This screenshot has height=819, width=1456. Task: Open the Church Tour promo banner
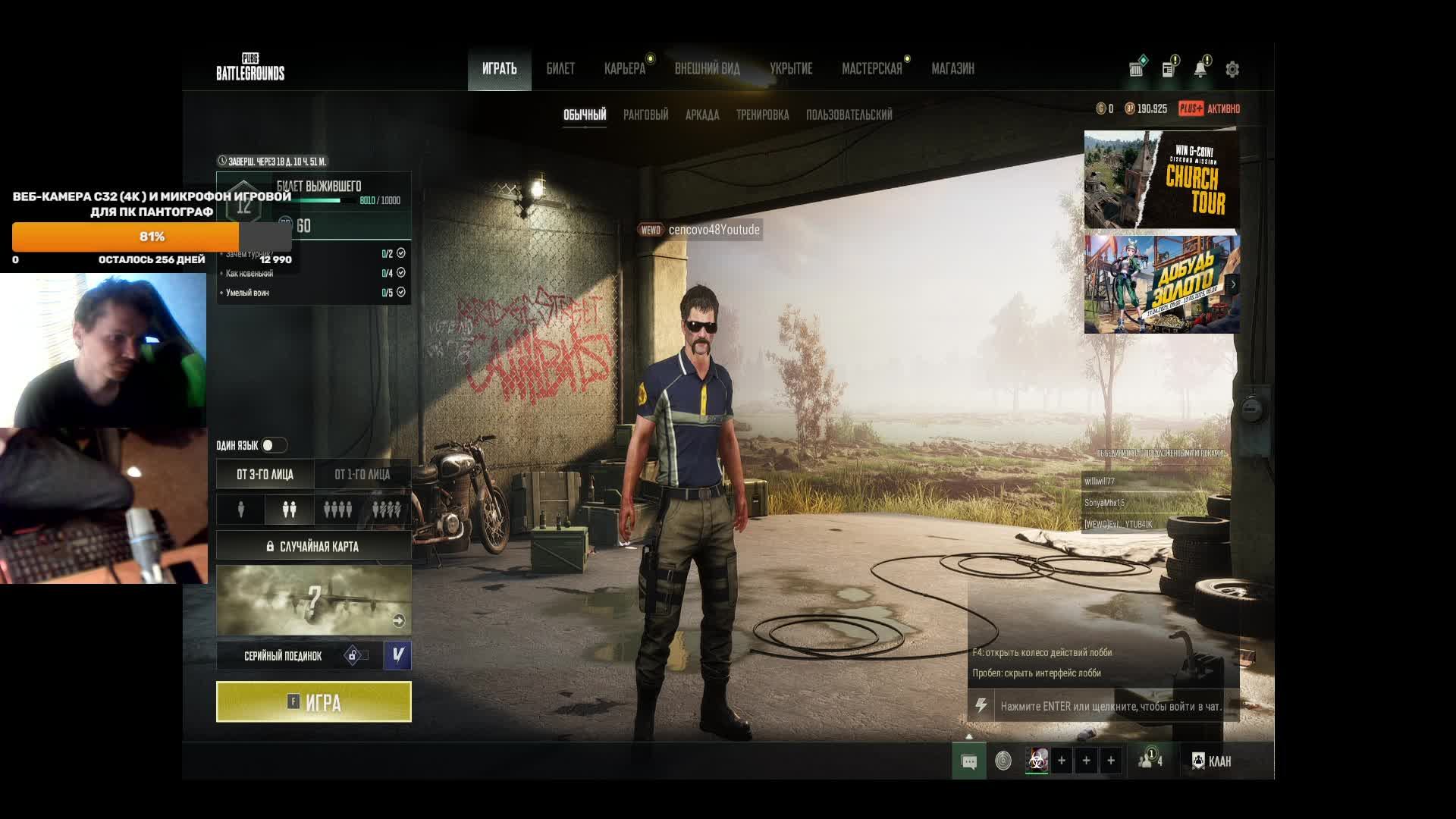1161,180
